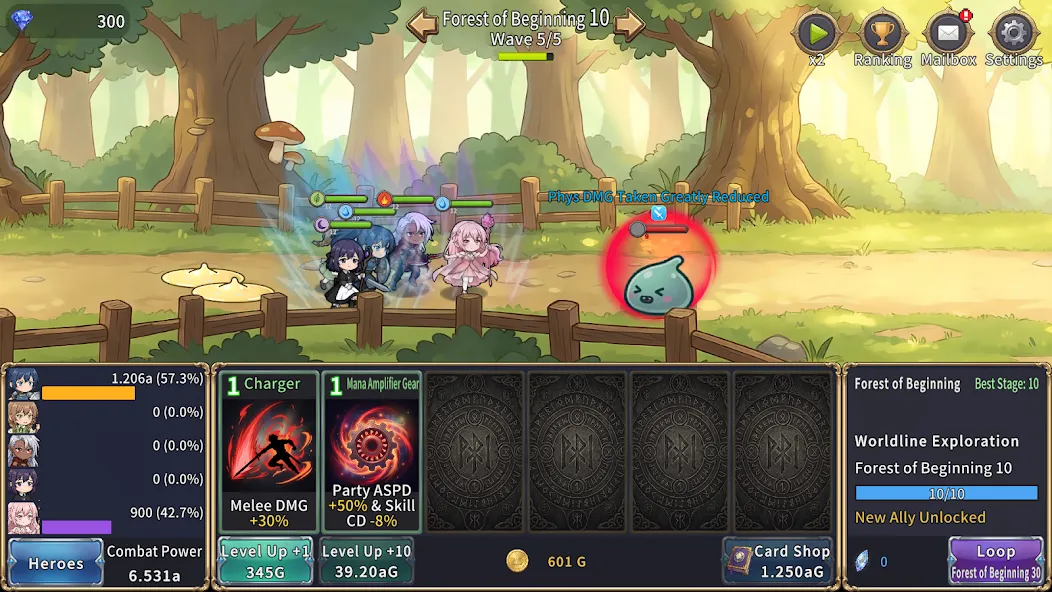Image resolution: width=1052 pixels, height=592 pixels.
Task: Click the blue gem currency counter
Action: click(x=68, y=21)
